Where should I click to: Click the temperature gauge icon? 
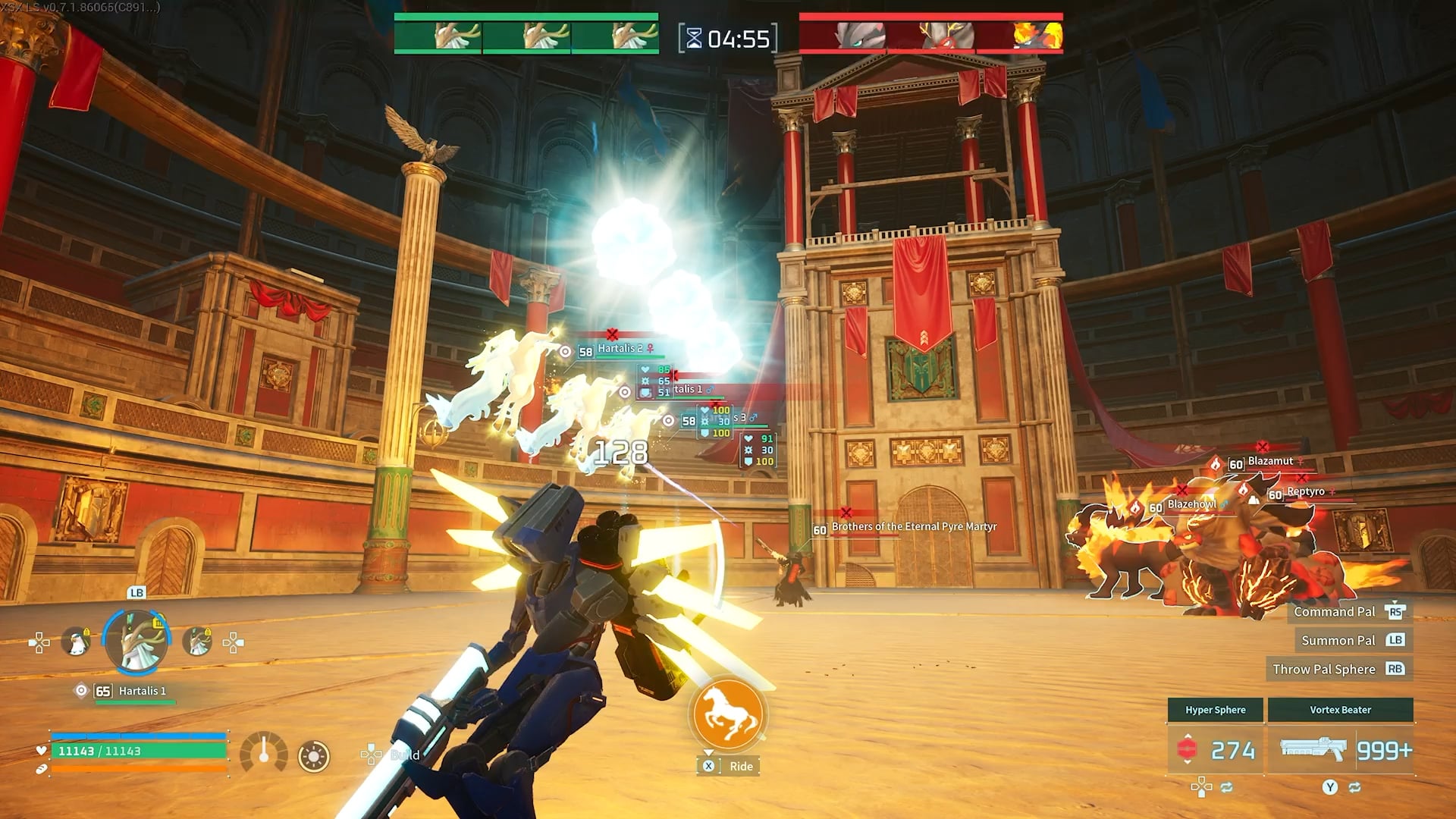coord(263,753)
